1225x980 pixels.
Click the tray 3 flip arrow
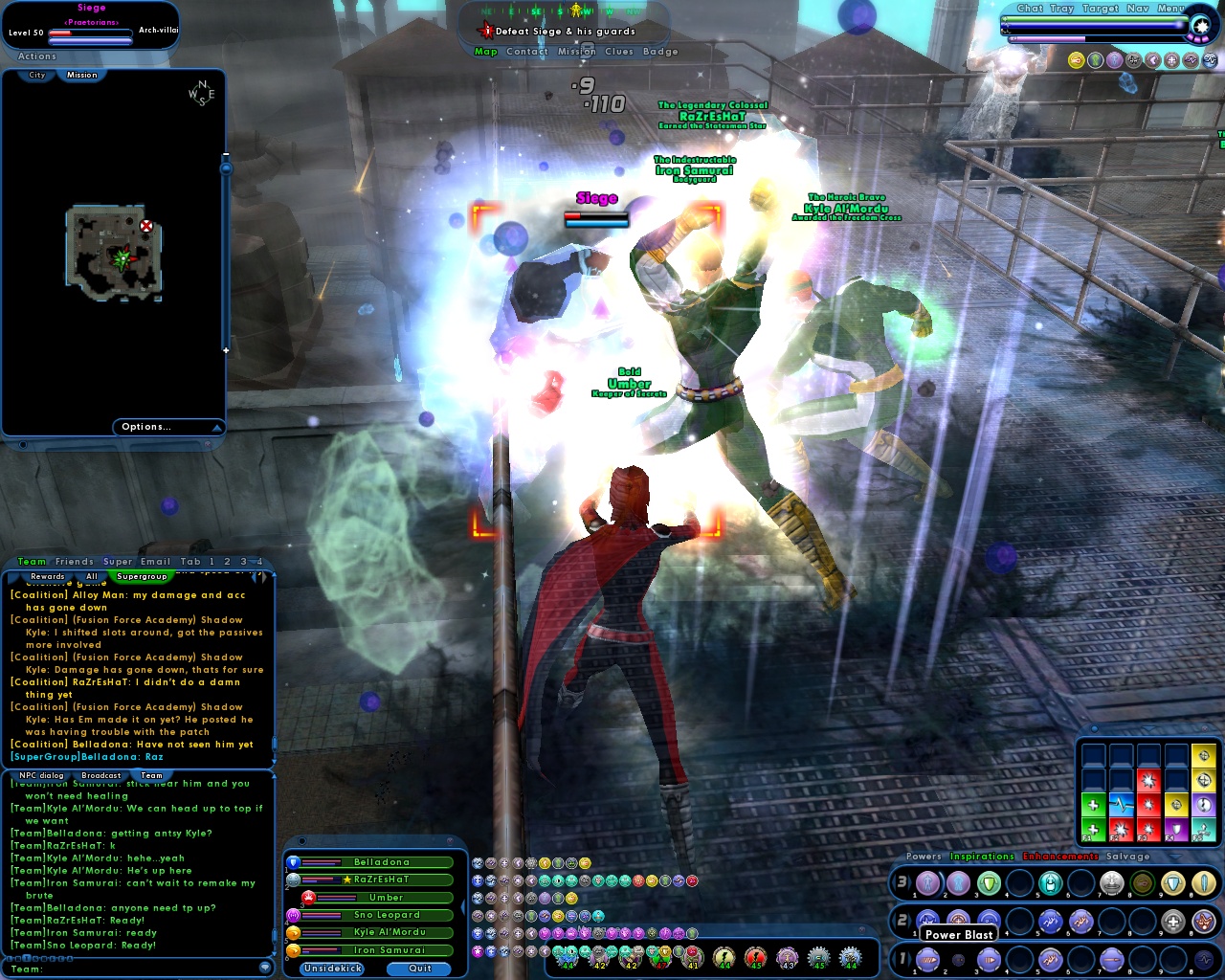click(910, 884)
